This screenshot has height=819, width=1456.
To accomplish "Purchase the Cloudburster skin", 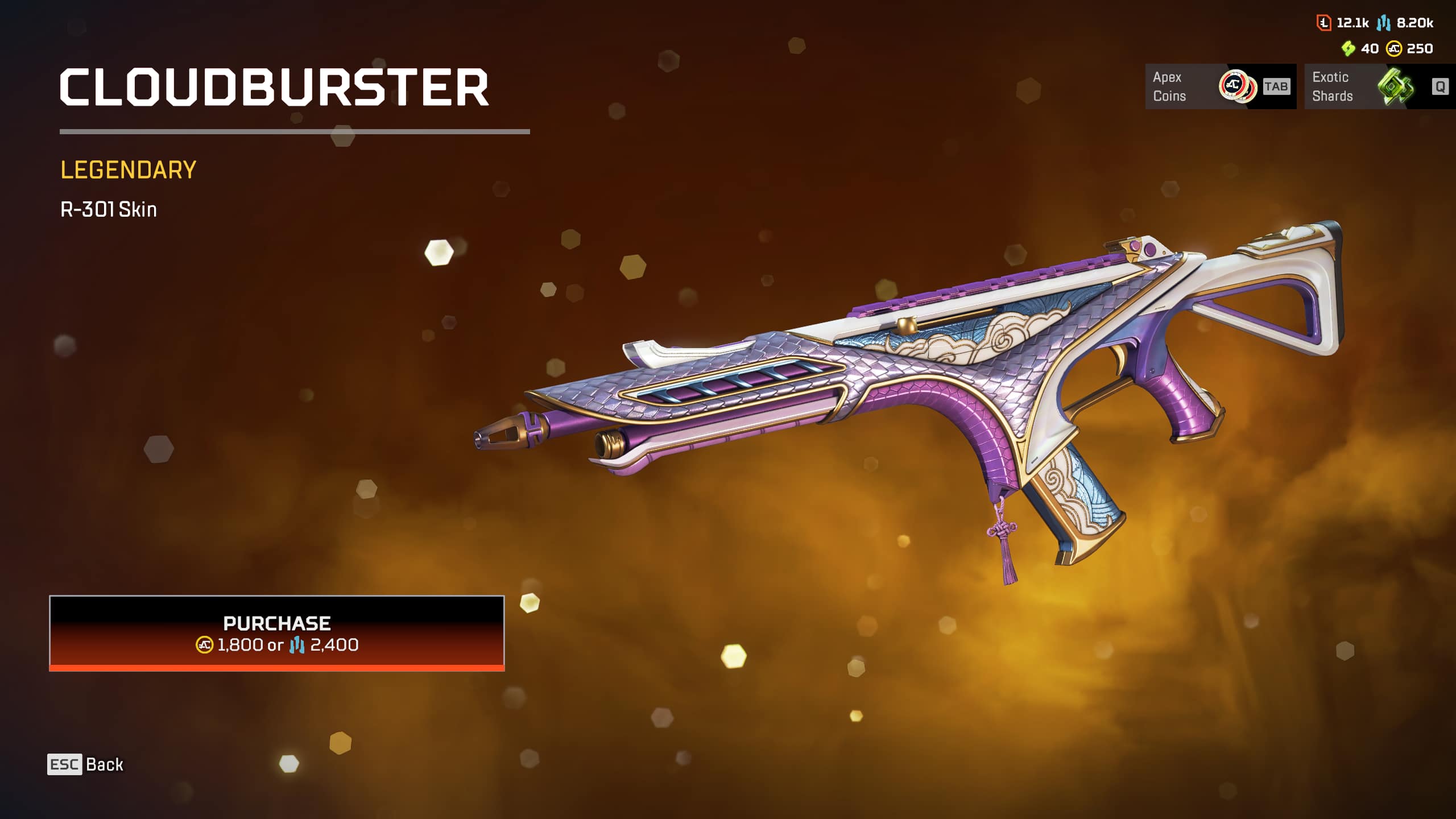I will click(x=277, y=632).
